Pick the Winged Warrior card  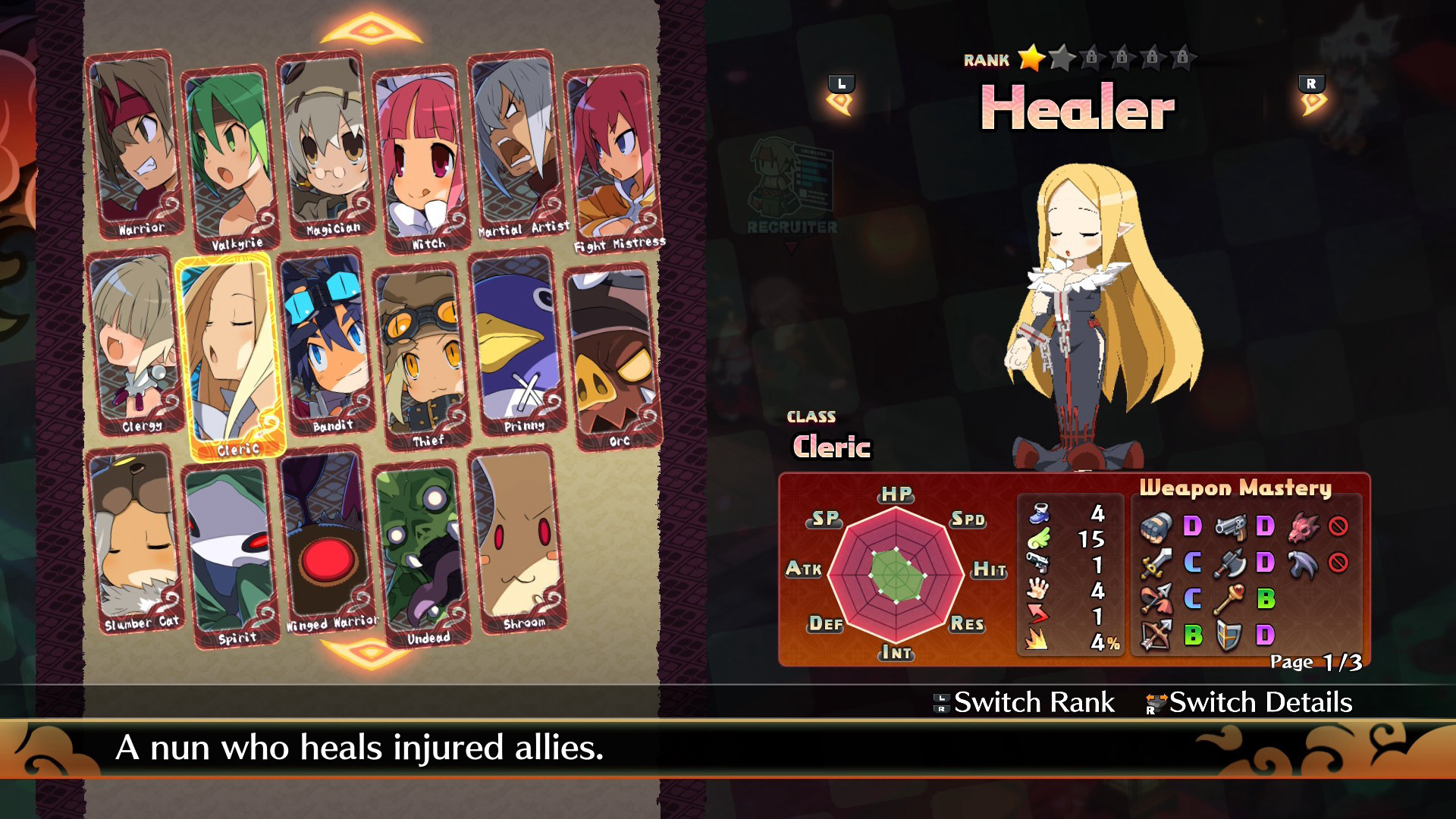[x=326, y=540]
